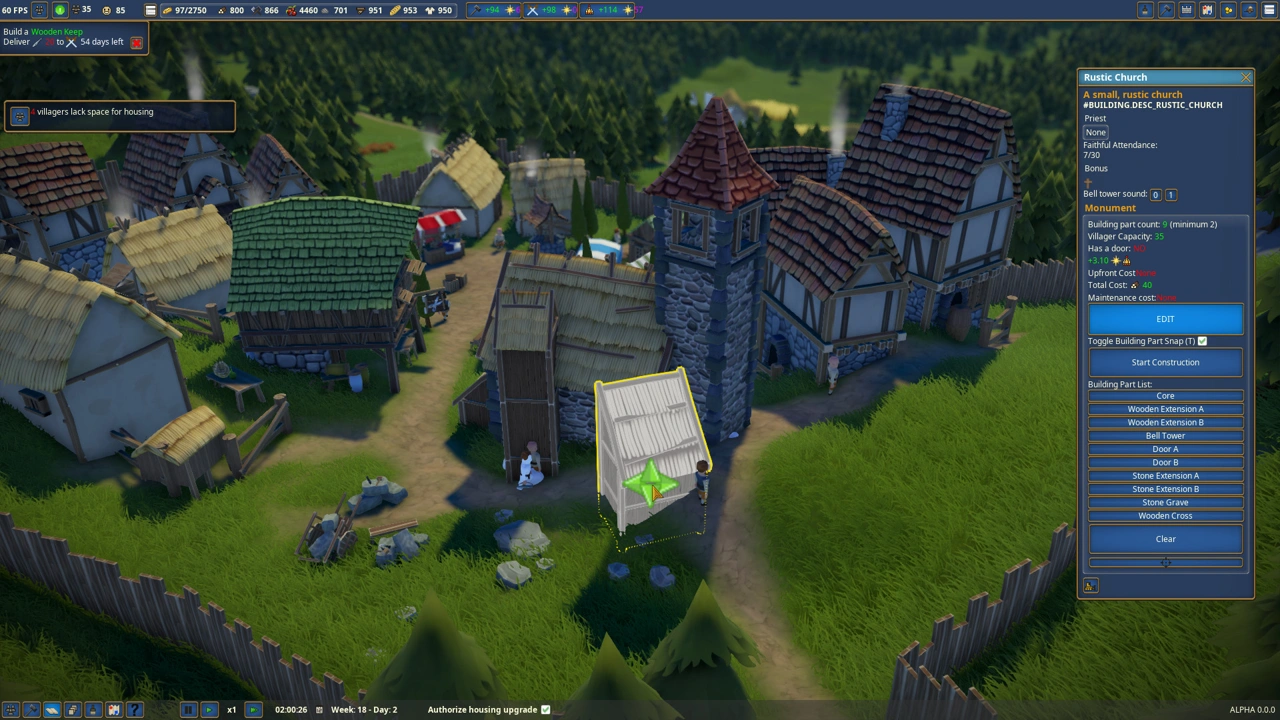
Task: Click the blue EDIT button
Action: (x=1165, y=319)
